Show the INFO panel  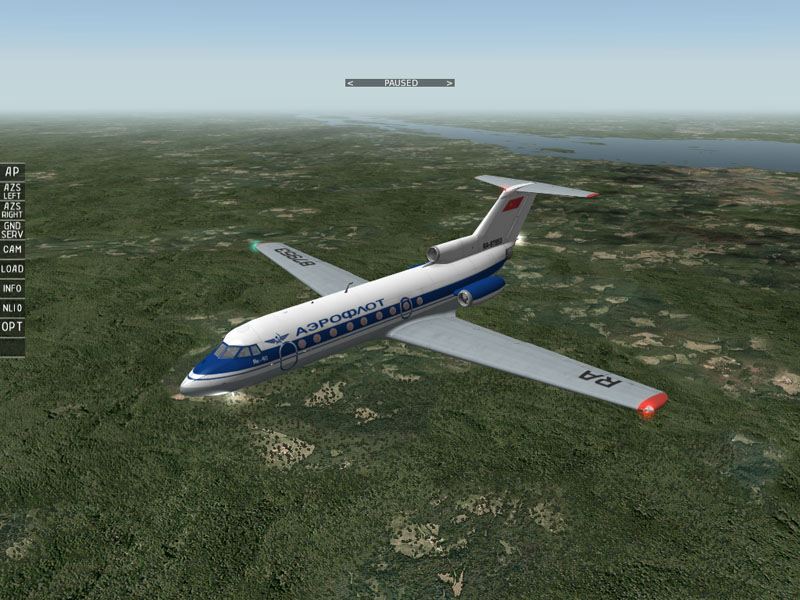[12, 289]
